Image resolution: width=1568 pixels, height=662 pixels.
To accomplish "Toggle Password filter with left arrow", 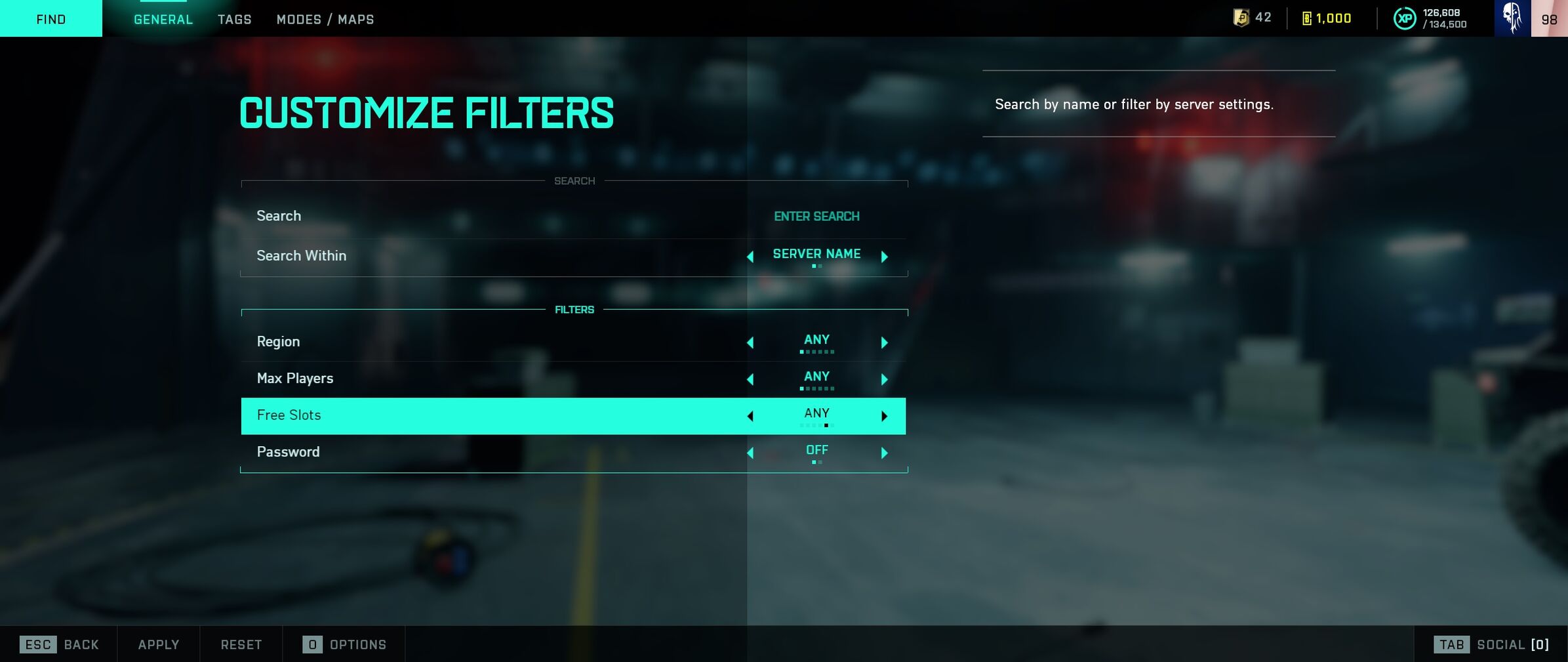I will tap(750, 453).
